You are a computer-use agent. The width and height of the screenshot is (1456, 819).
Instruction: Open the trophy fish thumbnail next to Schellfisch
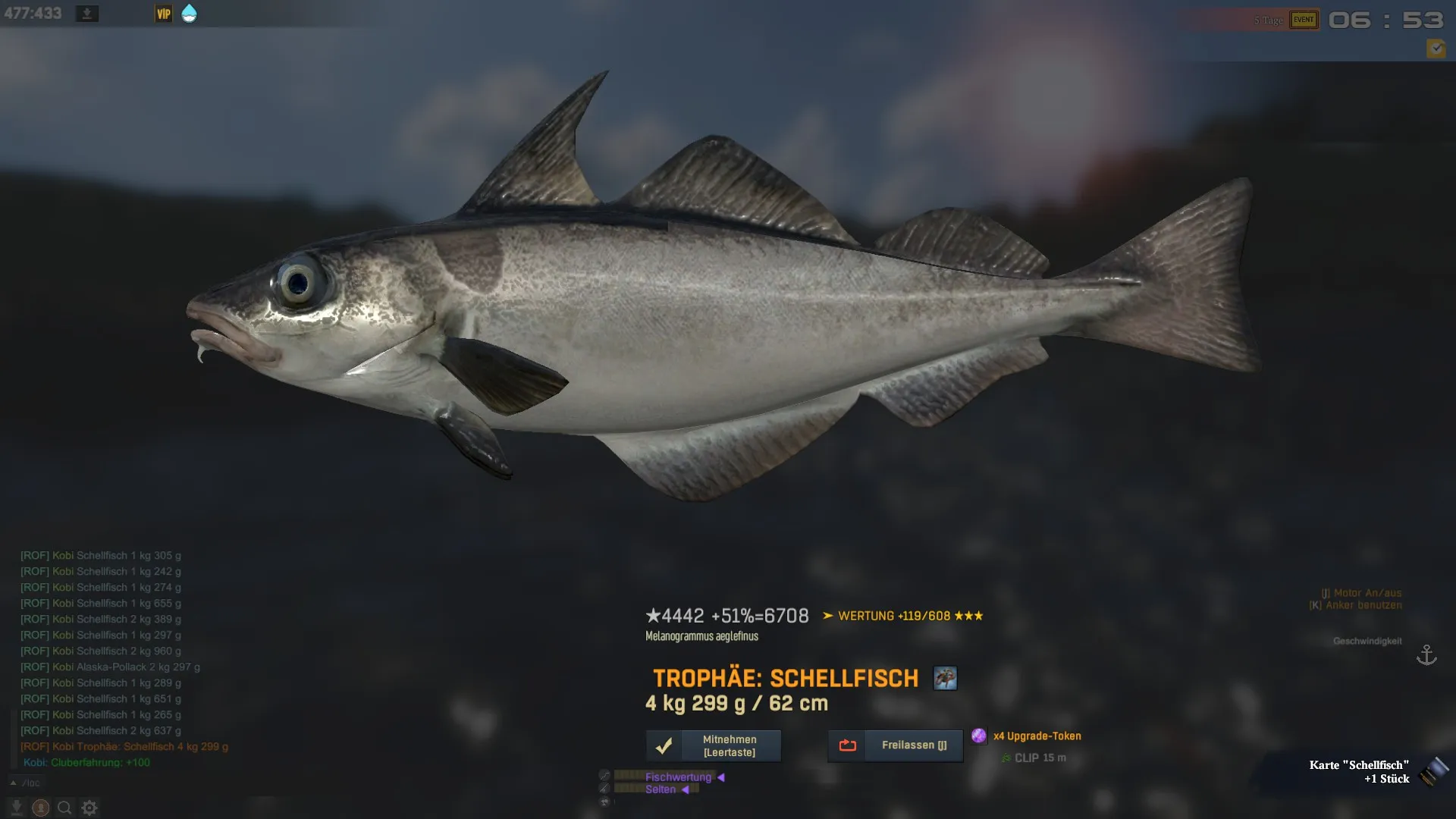(945, 678)
